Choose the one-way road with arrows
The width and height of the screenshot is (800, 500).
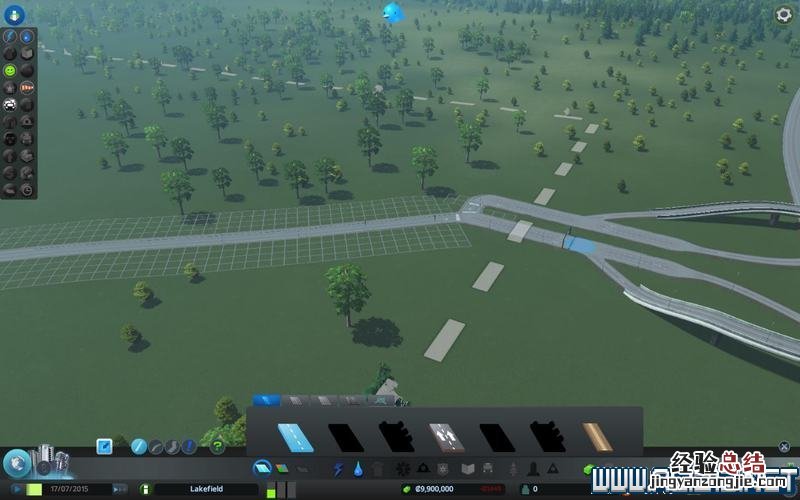(x=445, y=437)
